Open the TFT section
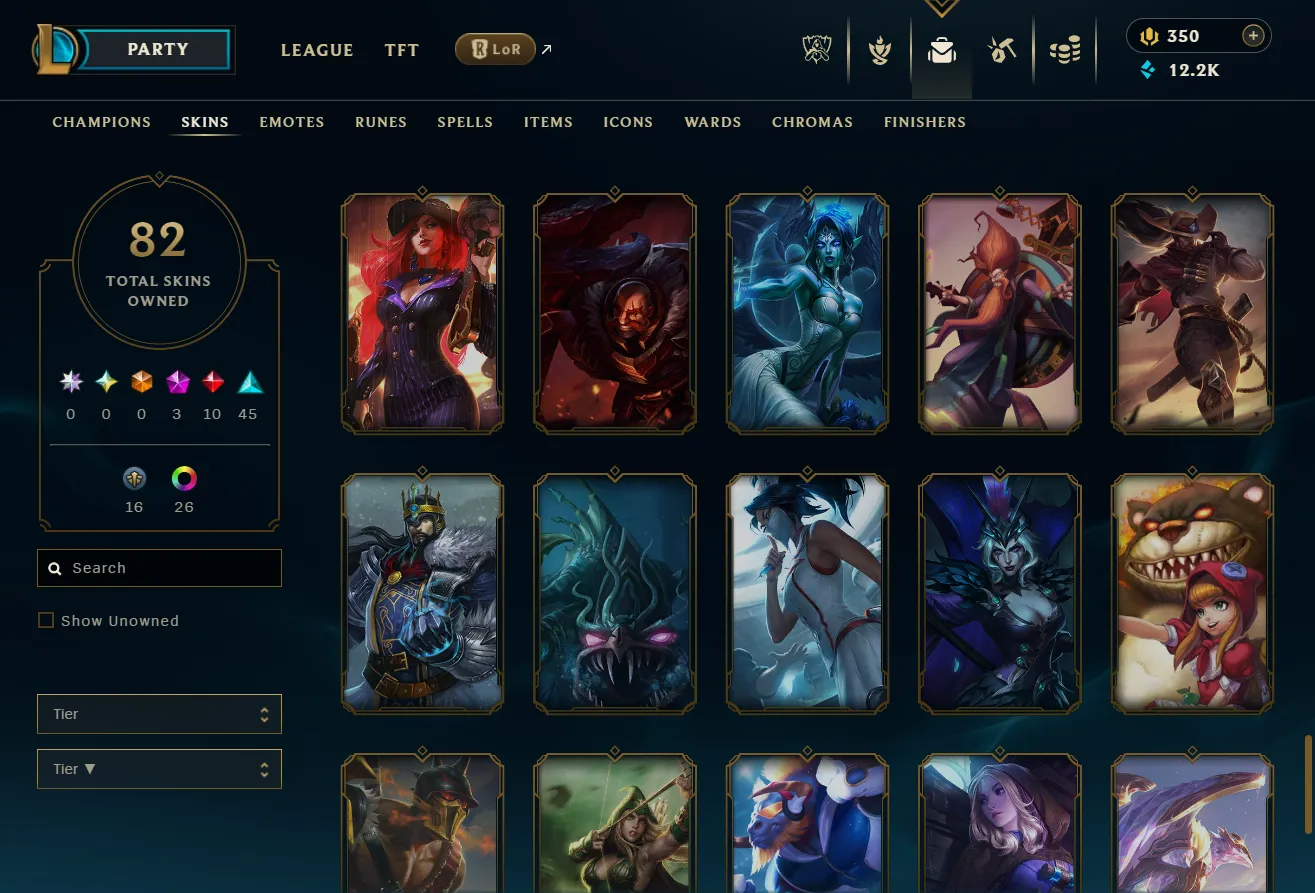The image size is (1315, 893). (401, 50)
